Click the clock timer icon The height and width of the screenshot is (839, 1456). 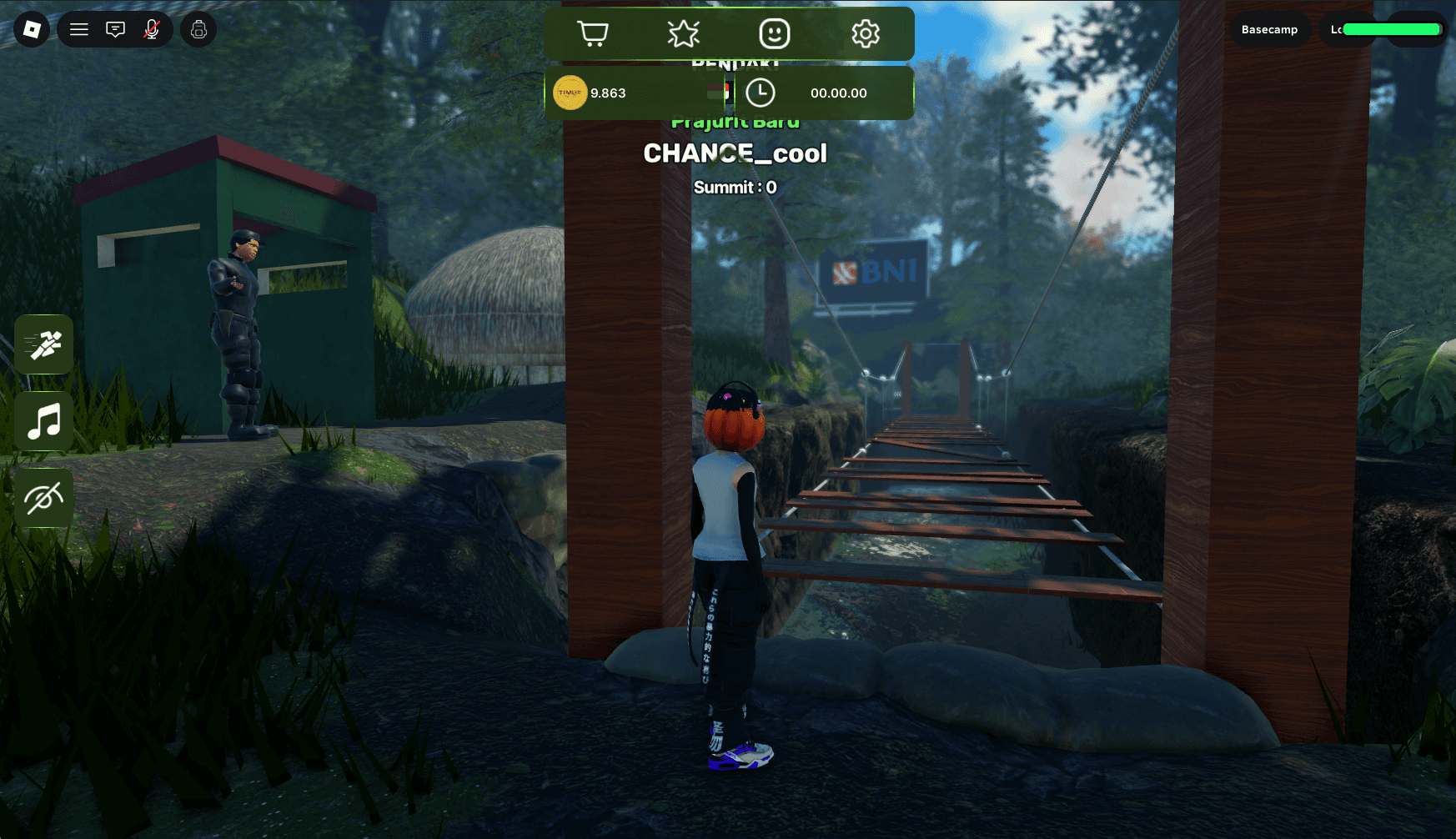pos(760,93)
